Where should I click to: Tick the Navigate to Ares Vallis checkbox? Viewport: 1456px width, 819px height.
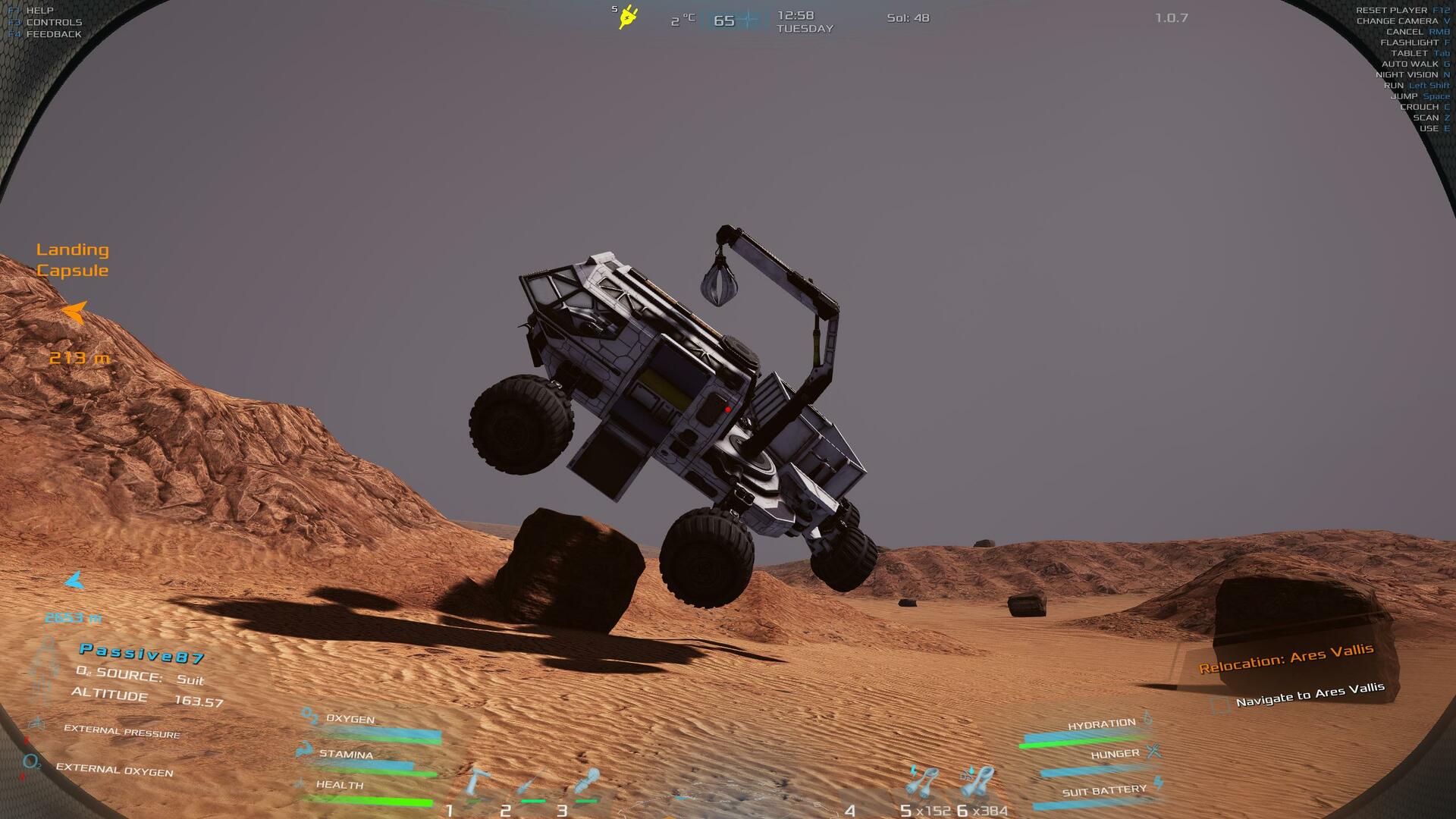pos(1220,705)
